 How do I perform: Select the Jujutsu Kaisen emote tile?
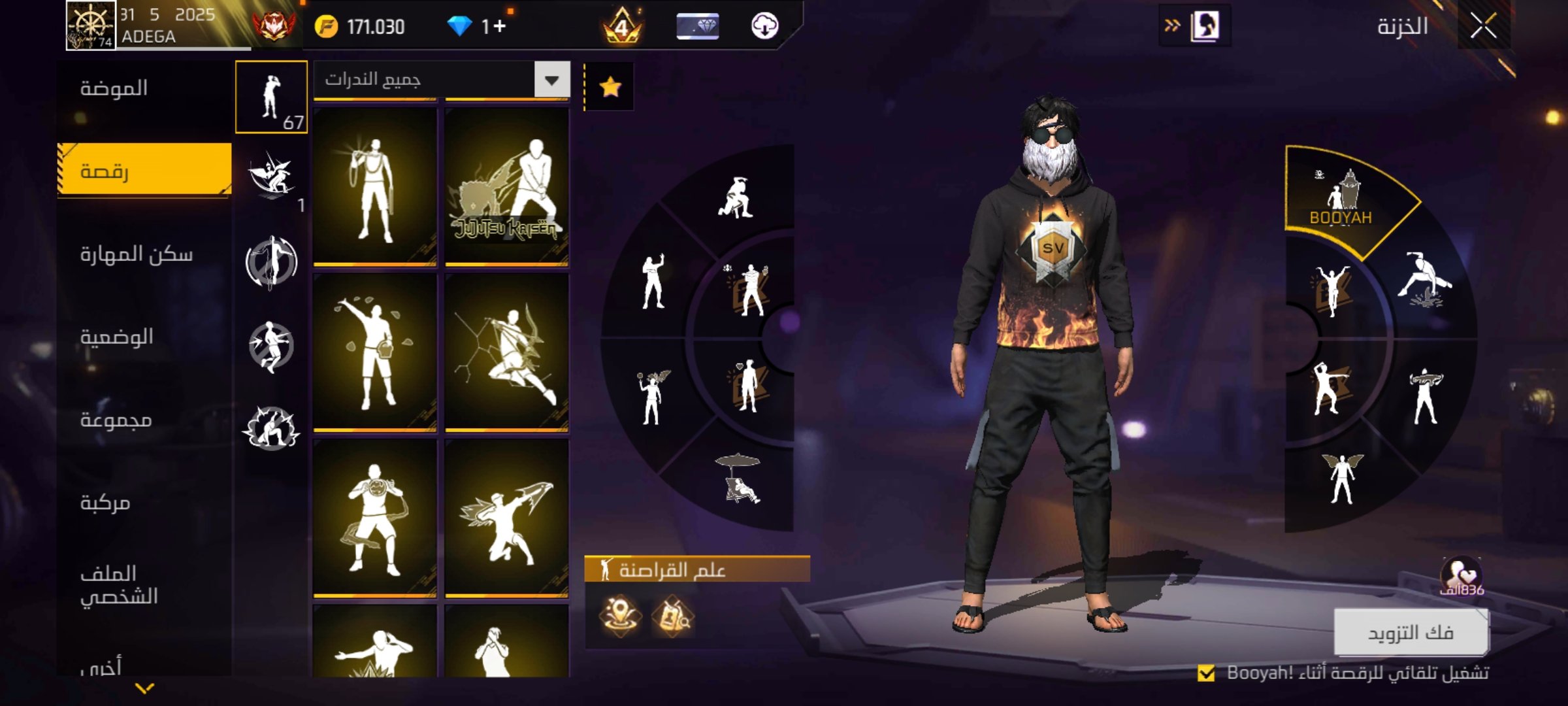tap(506, 186)
